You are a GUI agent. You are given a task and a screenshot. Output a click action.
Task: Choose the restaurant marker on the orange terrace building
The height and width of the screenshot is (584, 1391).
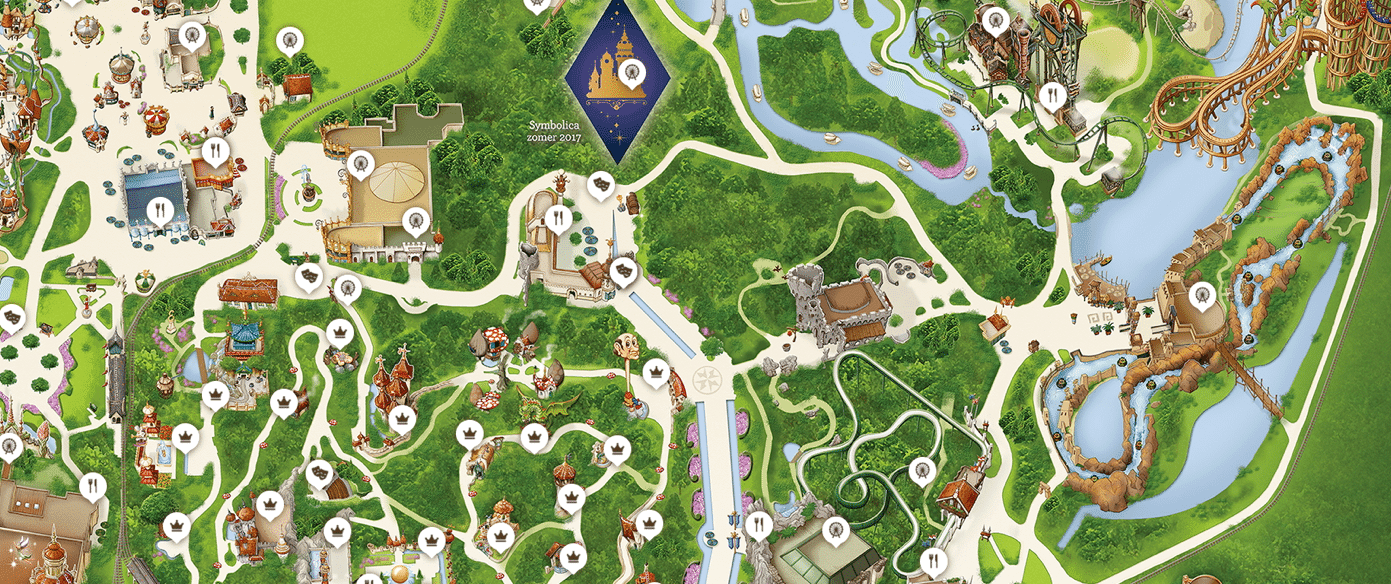tap(215, 151)
